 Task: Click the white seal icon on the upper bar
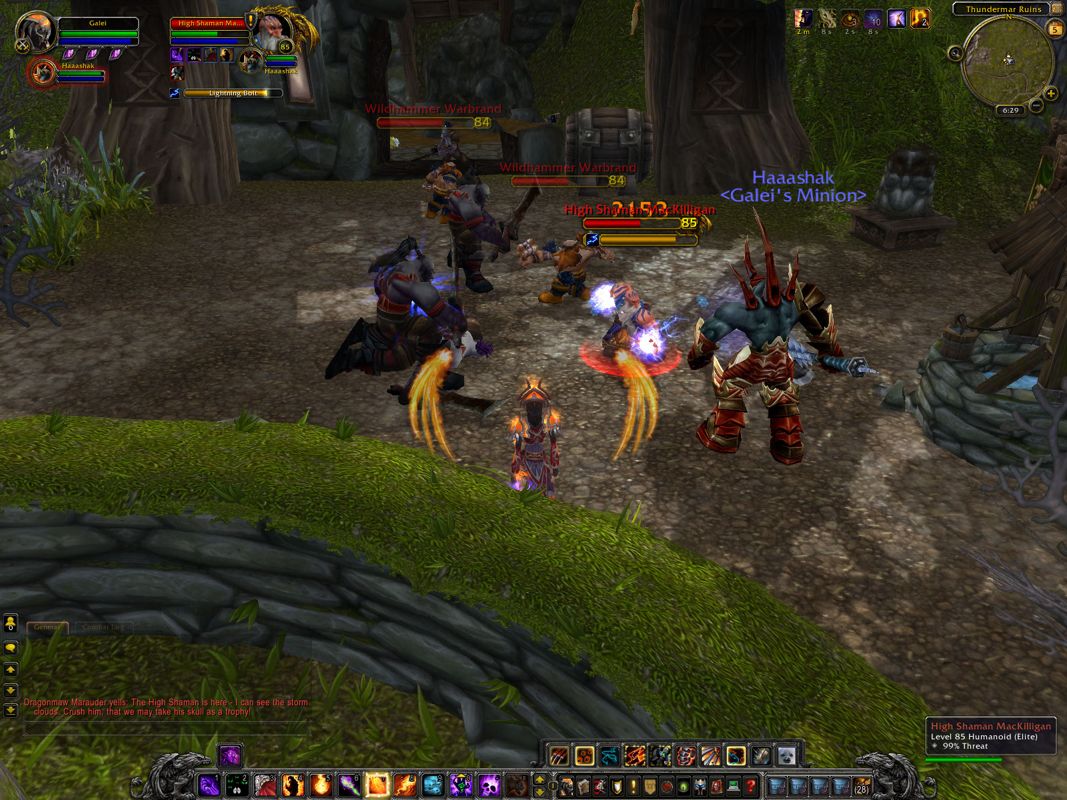tap(787, 756)
